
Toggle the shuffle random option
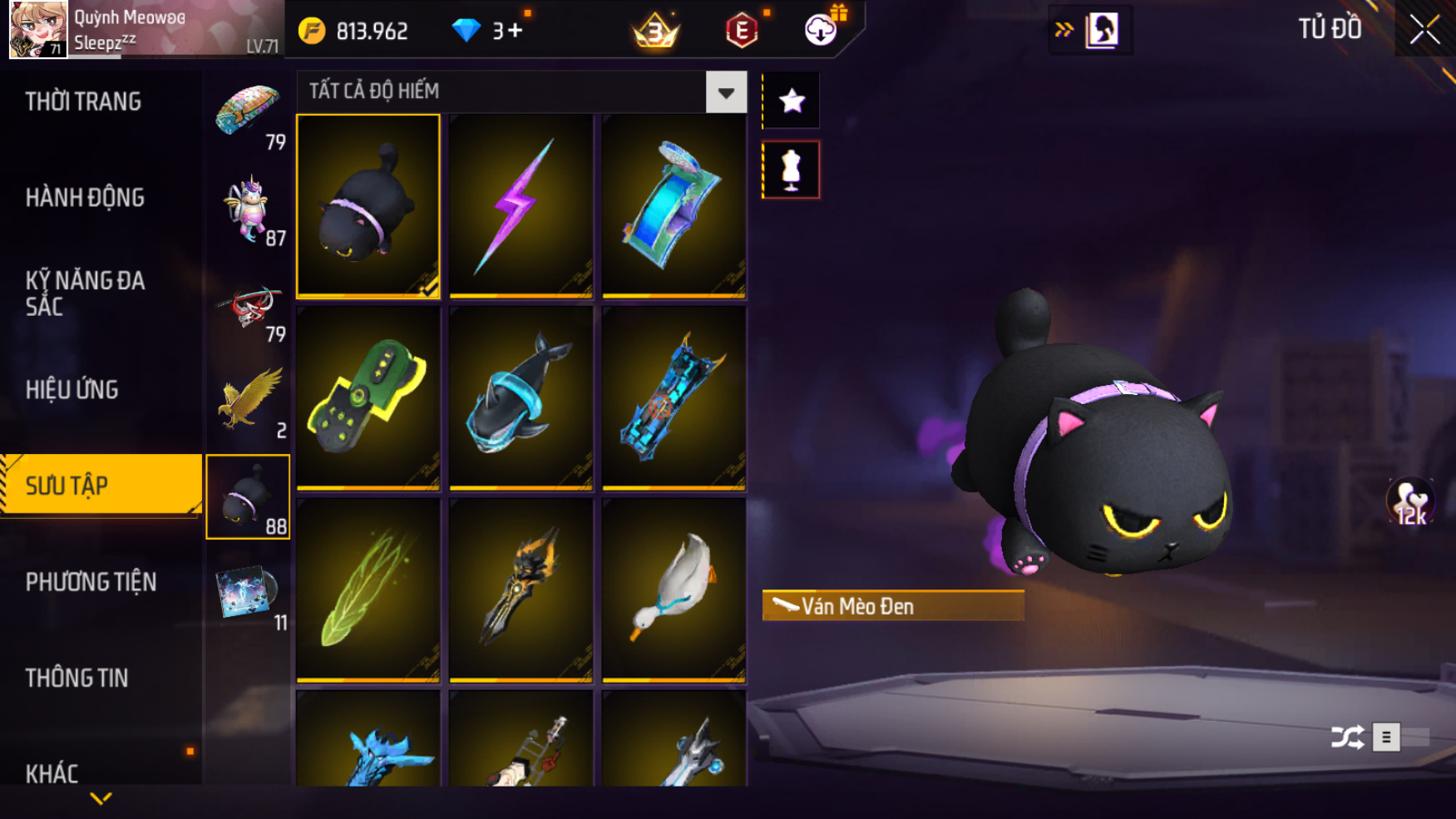[x=1347, y=737]
